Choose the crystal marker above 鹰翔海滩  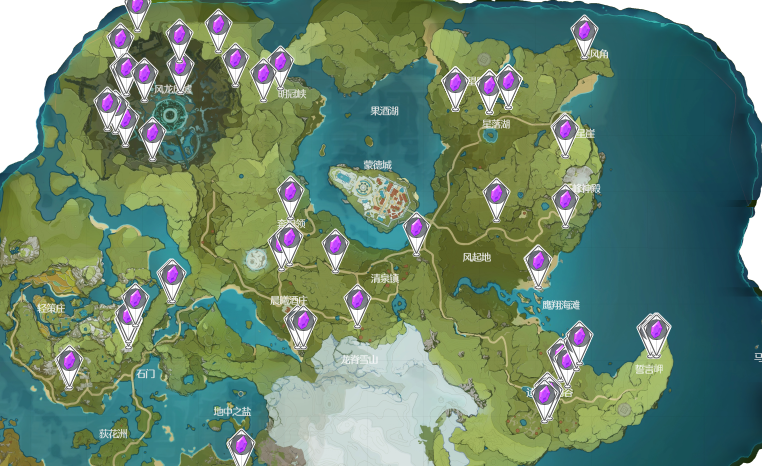coord(538,264)
